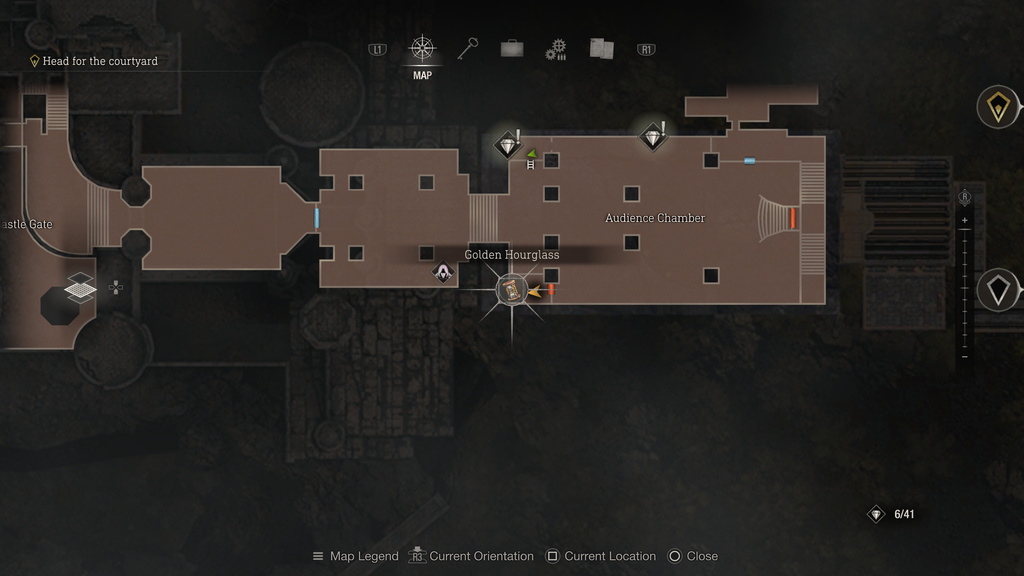Viewport: 1024px width, 576px height.
Task: Open the files documents tab
Action: 601,48
